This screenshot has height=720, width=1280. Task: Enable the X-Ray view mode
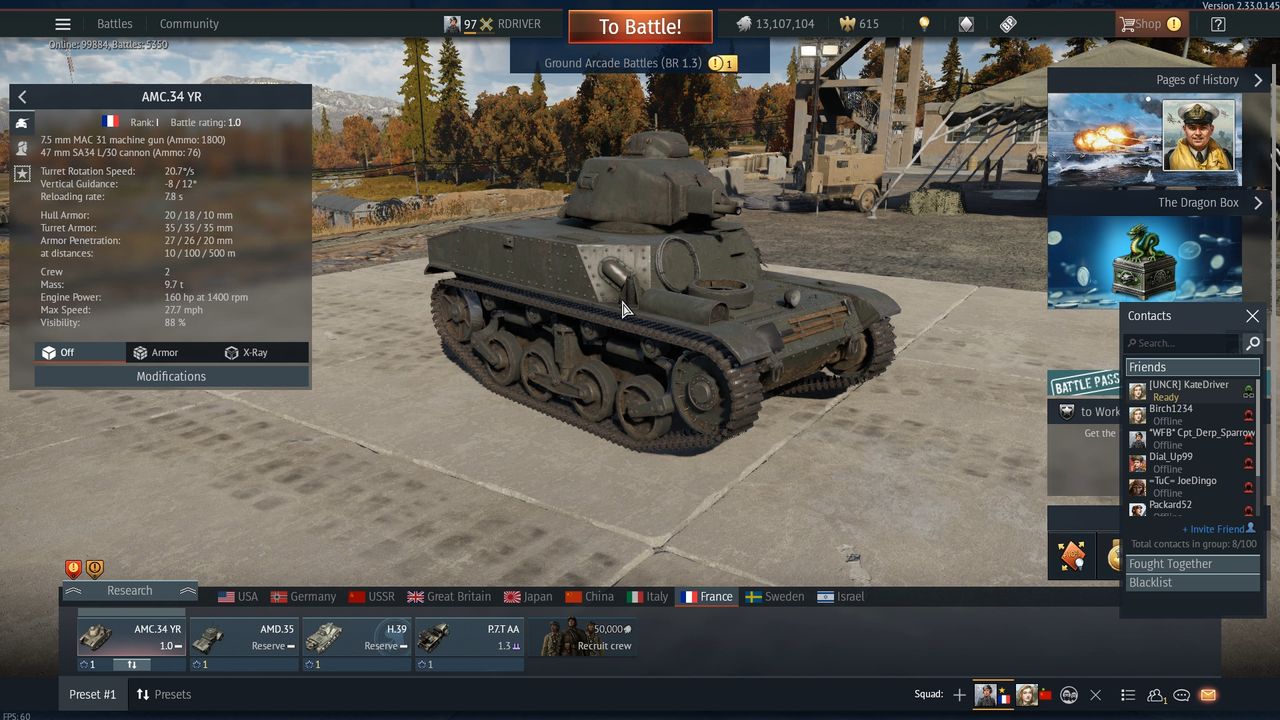coord(246,352)
